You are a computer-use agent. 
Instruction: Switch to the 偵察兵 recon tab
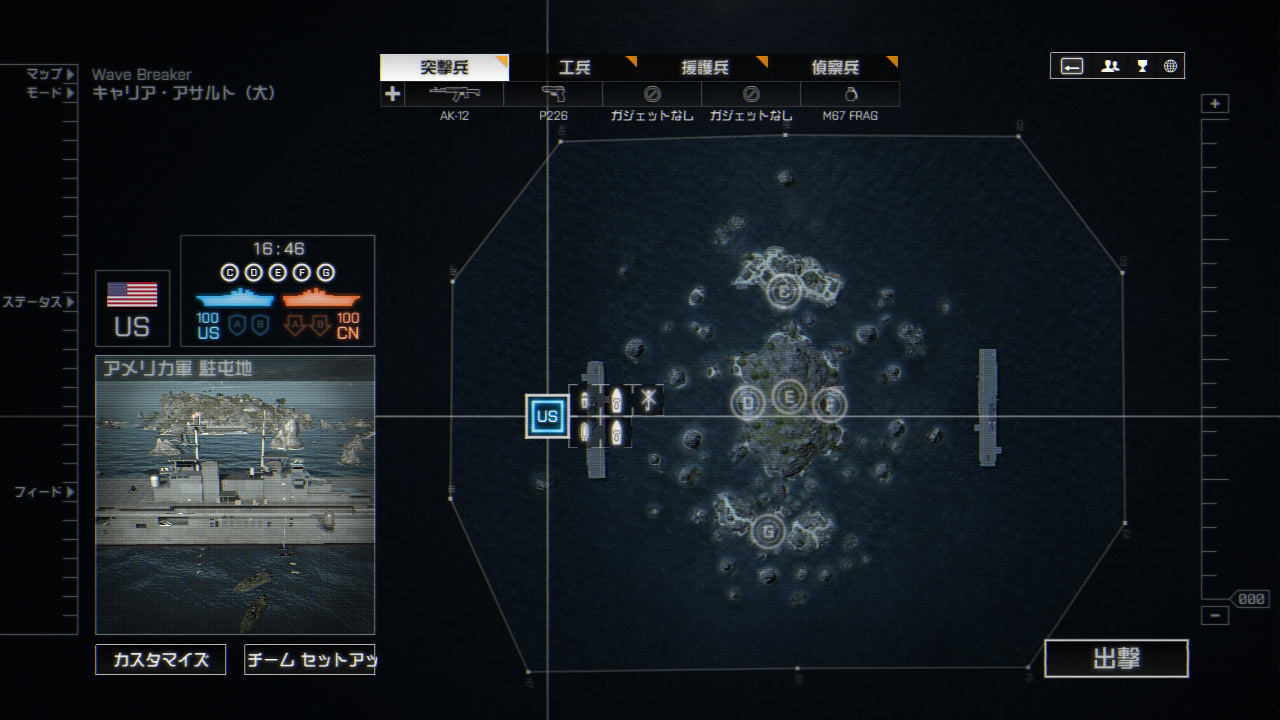834,68
